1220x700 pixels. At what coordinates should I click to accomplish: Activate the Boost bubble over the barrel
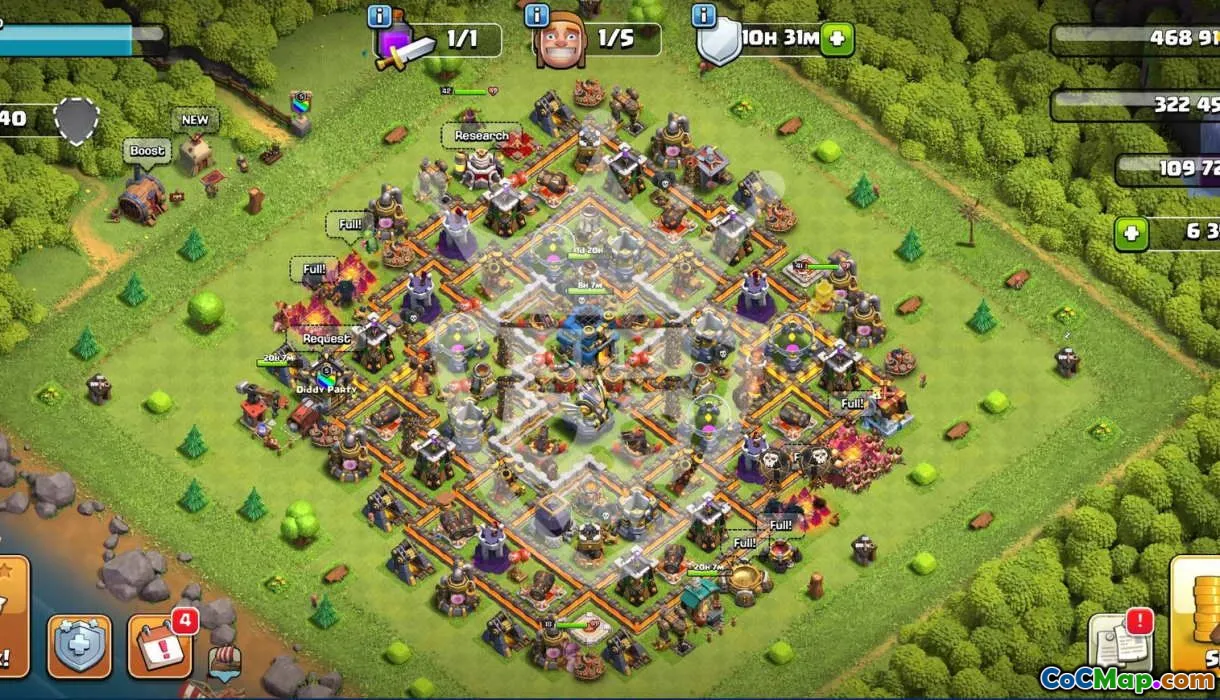point(146,151)
